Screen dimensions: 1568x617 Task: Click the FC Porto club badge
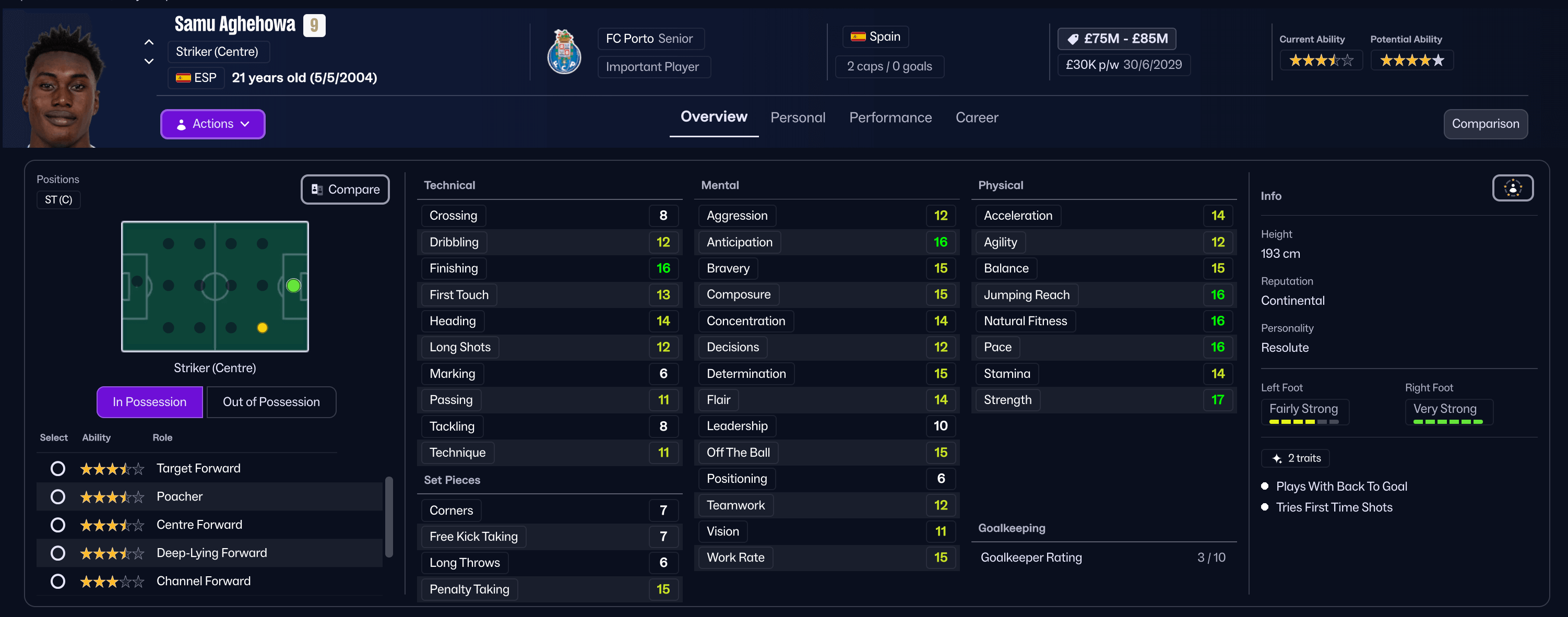(564, 52)
